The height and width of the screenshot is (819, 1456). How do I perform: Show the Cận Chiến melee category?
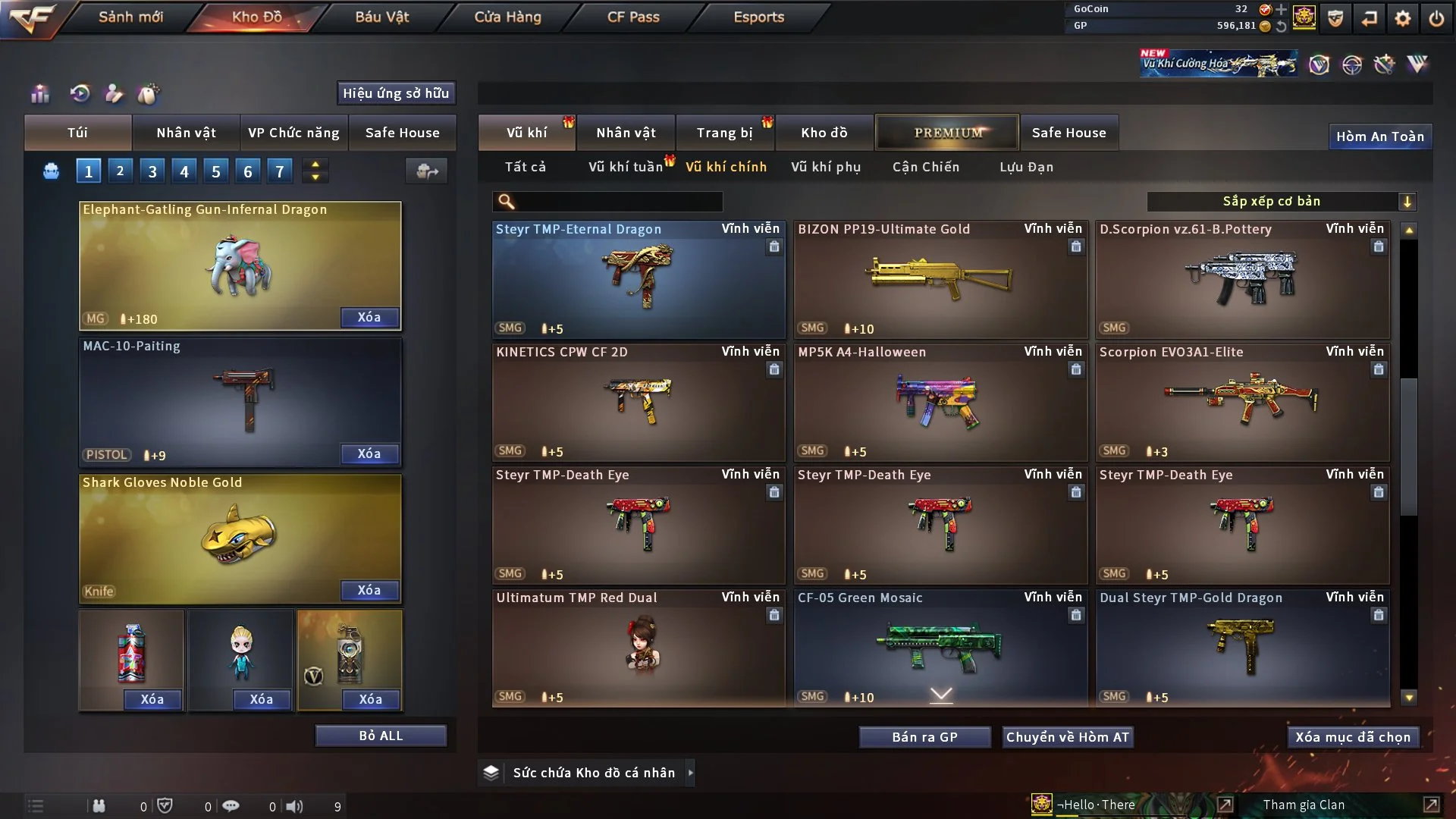pyautogui.click(x=925, y=167)
